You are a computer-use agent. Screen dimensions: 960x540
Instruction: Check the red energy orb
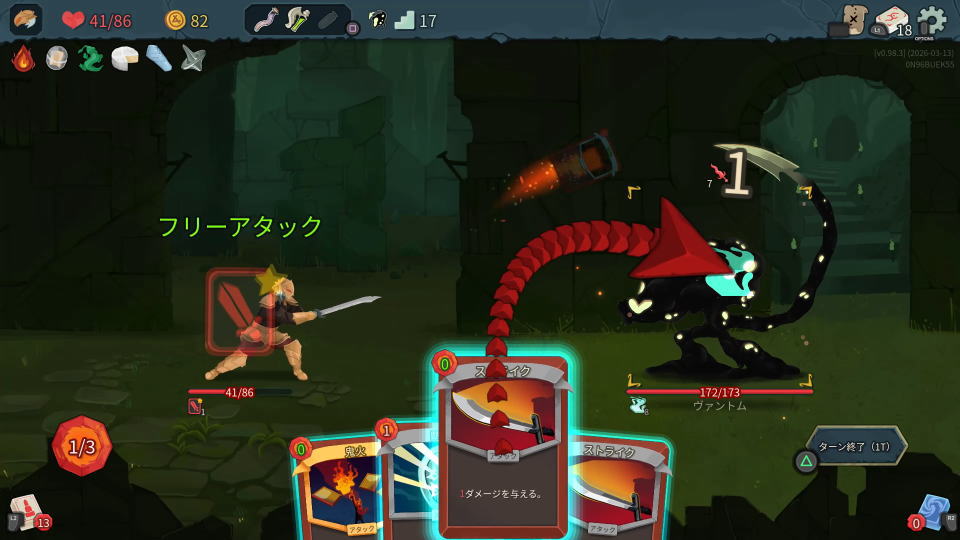point(81,446)
